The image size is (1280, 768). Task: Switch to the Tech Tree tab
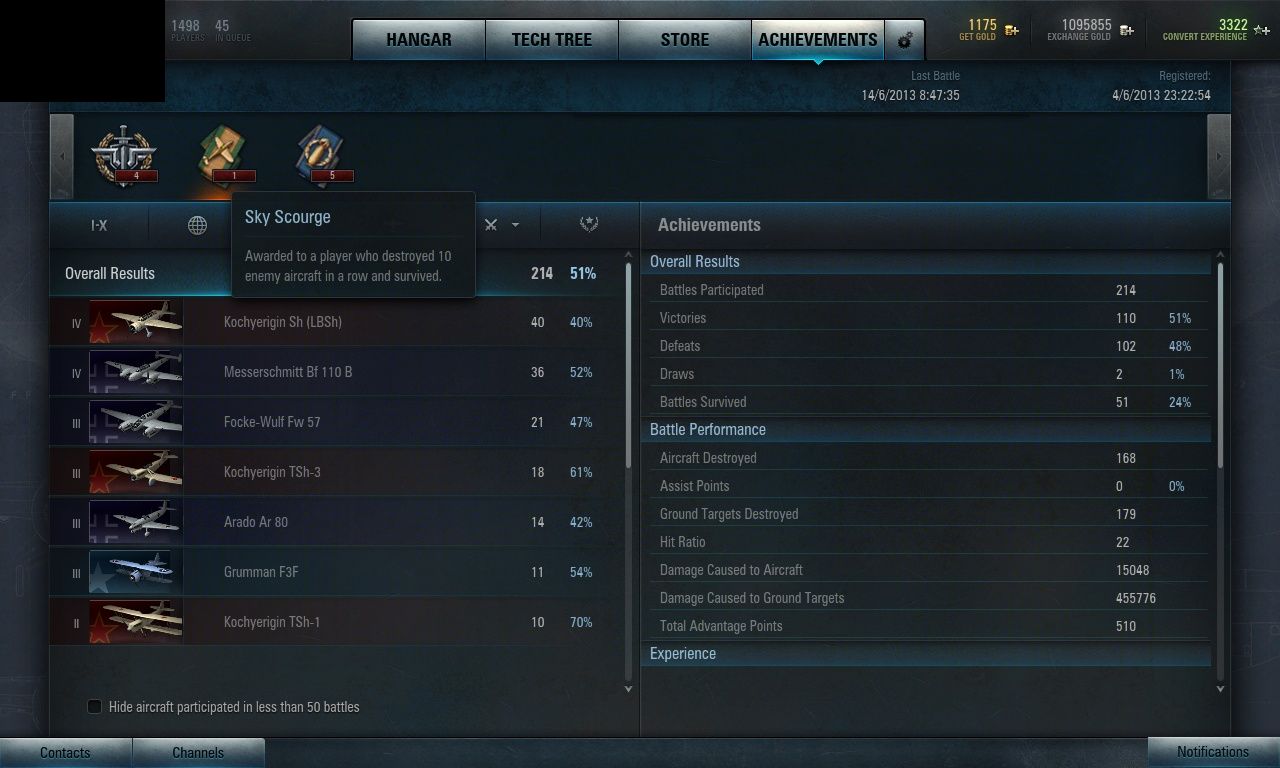tap(552, 40)
